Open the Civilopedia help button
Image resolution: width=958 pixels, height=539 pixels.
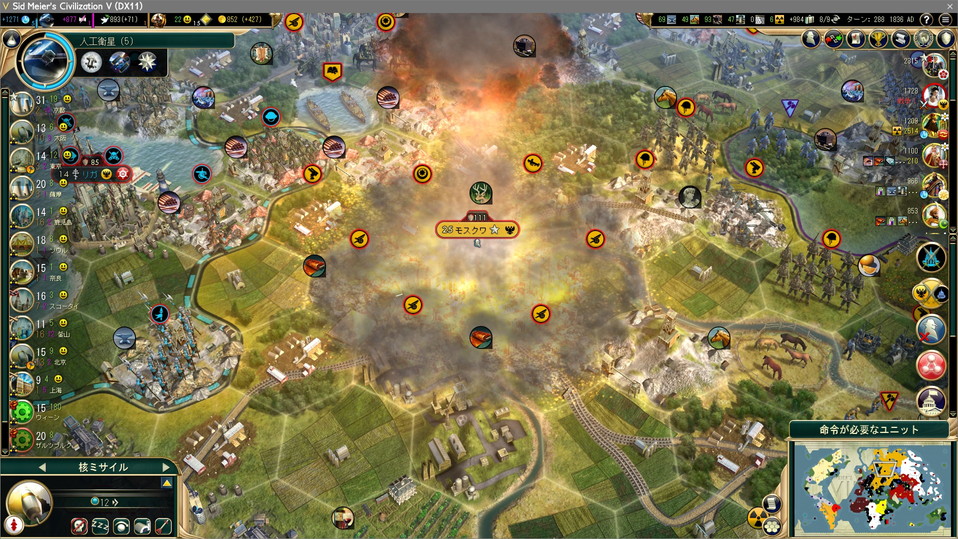tap(925, 19)
